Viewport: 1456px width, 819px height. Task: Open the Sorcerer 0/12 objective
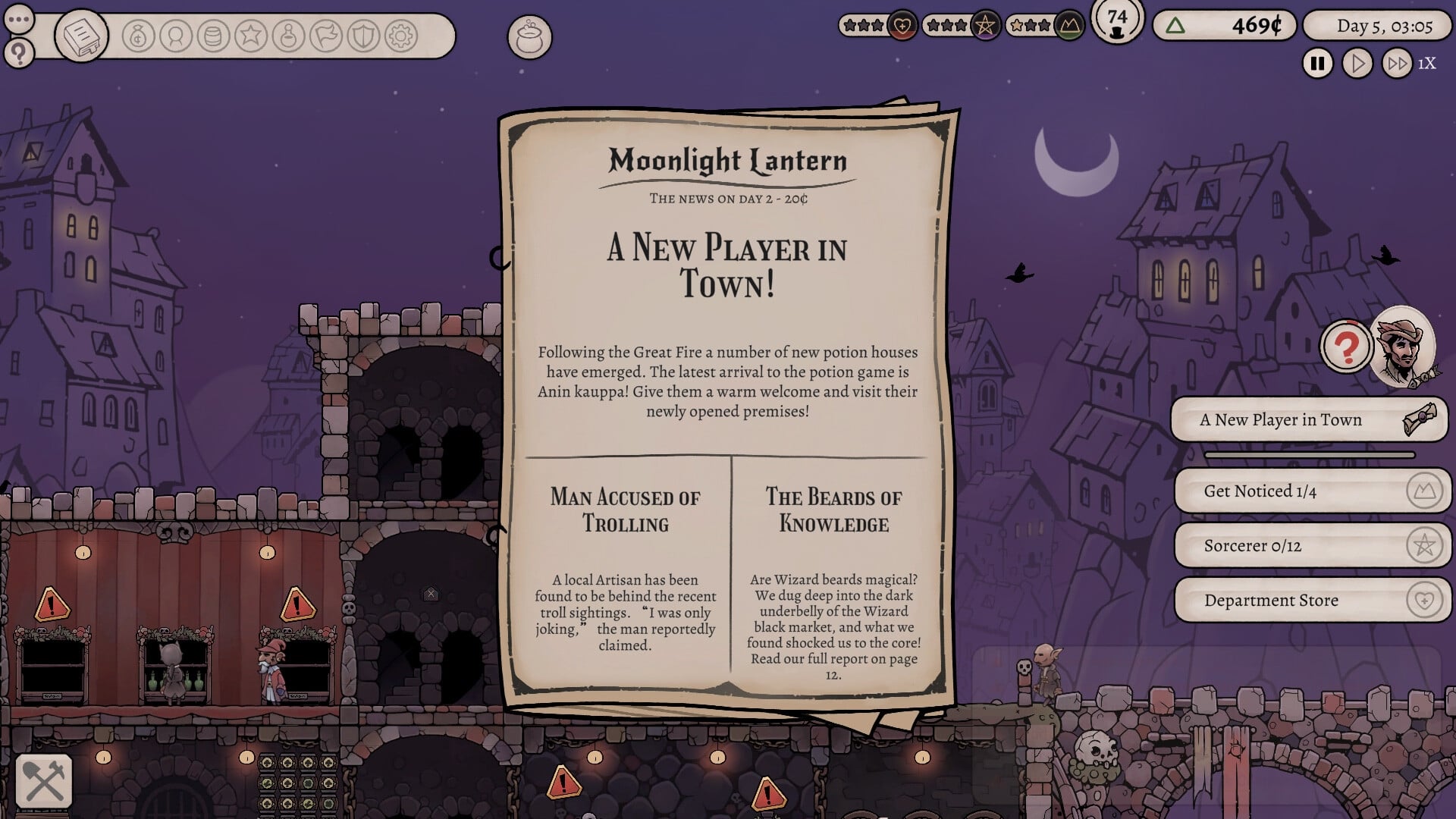[x=1311, y=545]
